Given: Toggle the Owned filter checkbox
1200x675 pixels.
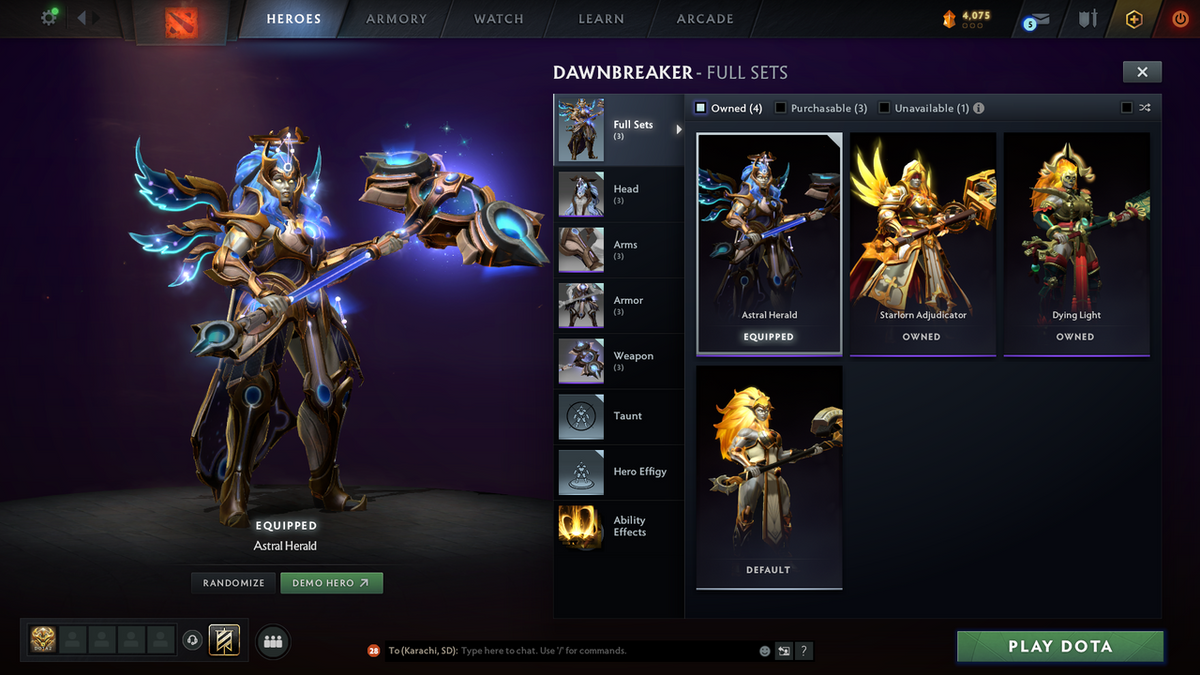Looking at the screenshot, I should point(701,108).
